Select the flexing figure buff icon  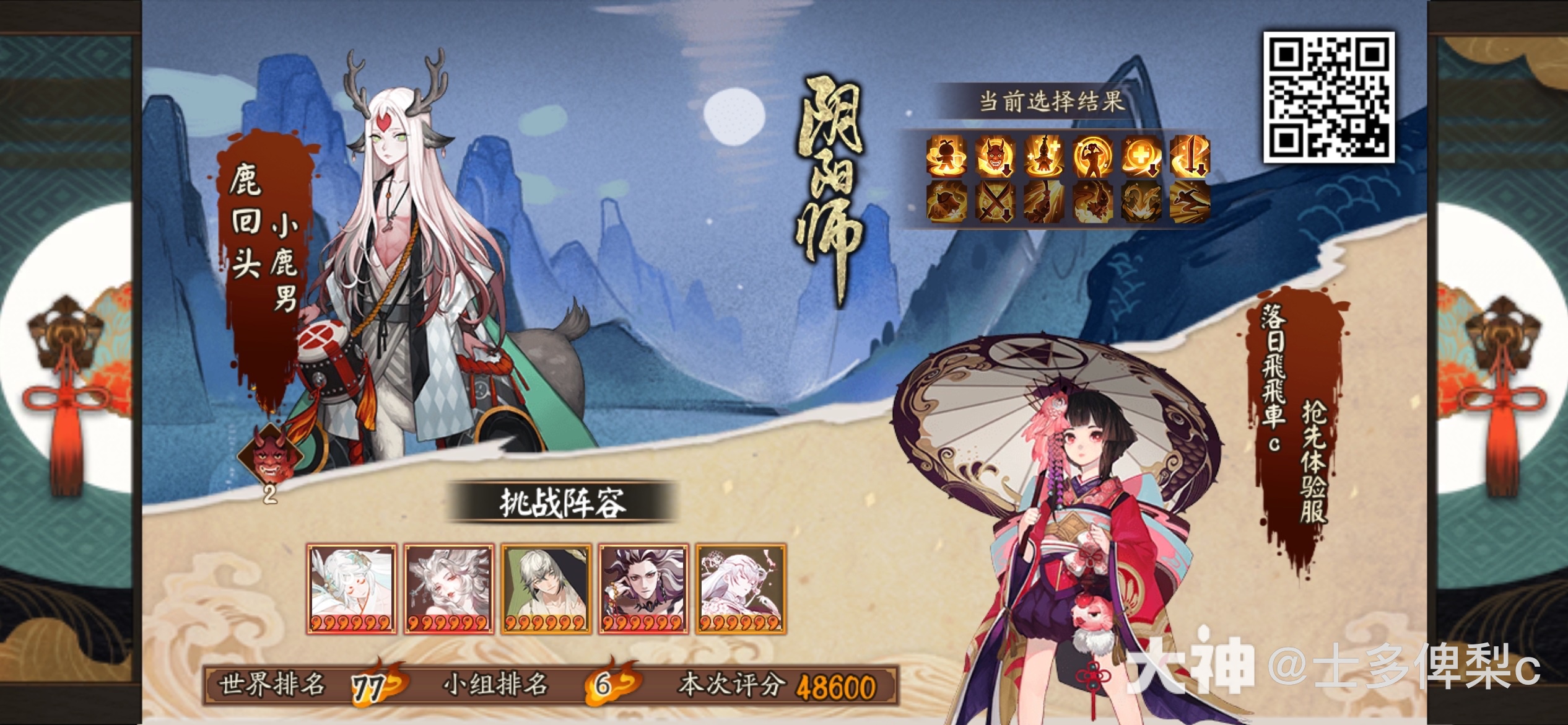click(x=1092, y=156)
